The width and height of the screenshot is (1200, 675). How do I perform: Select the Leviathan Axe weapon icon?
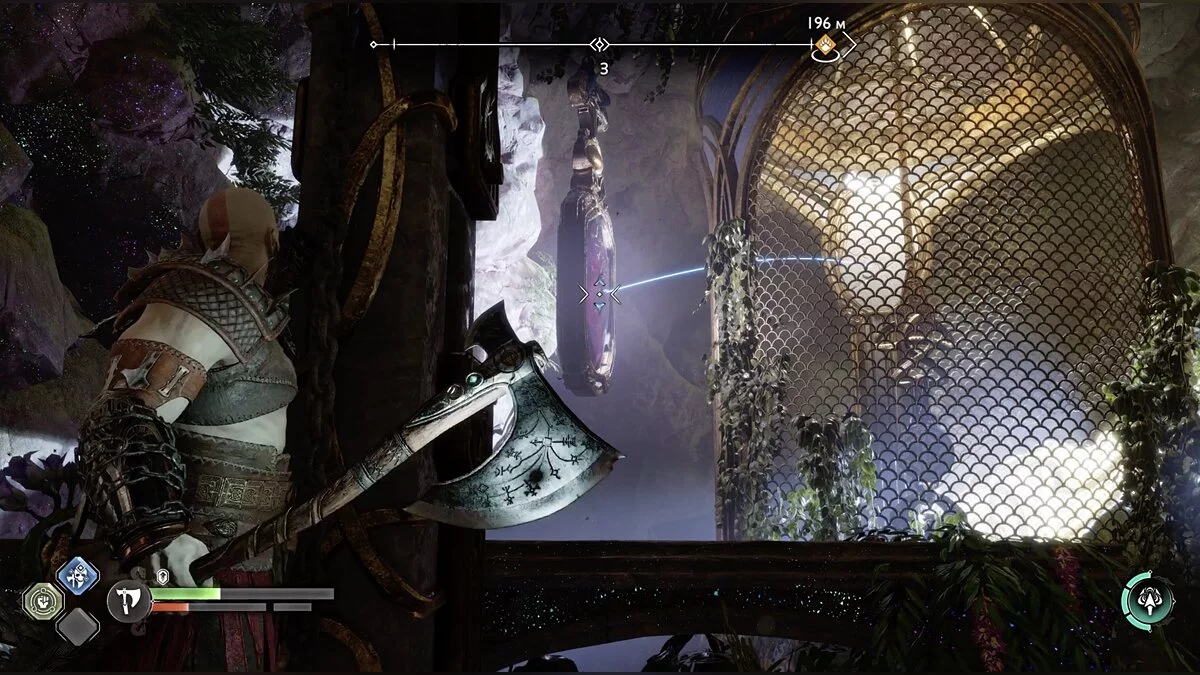click(x=129, y=601)
